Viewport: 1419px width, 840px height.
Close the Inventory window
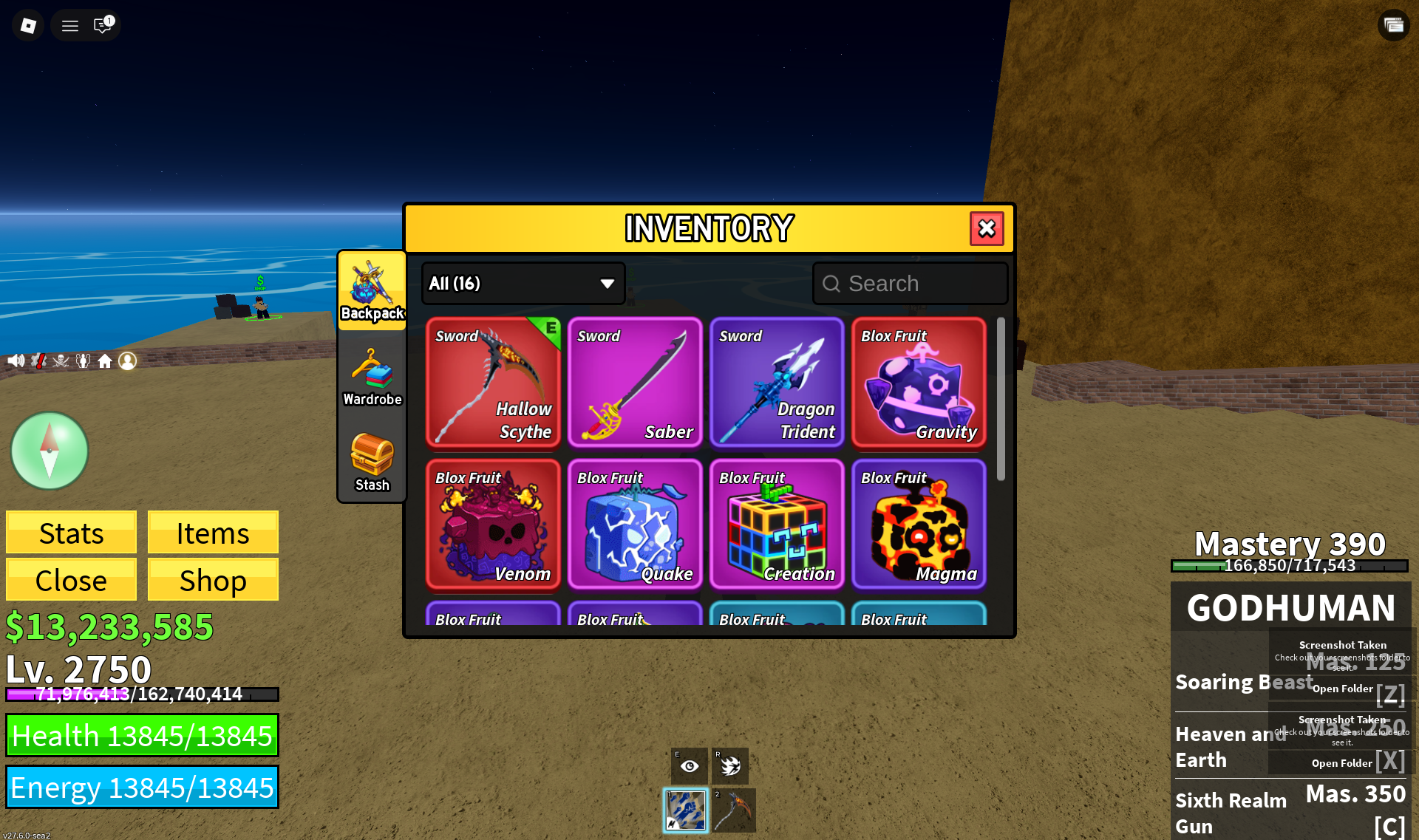(987, 229)
